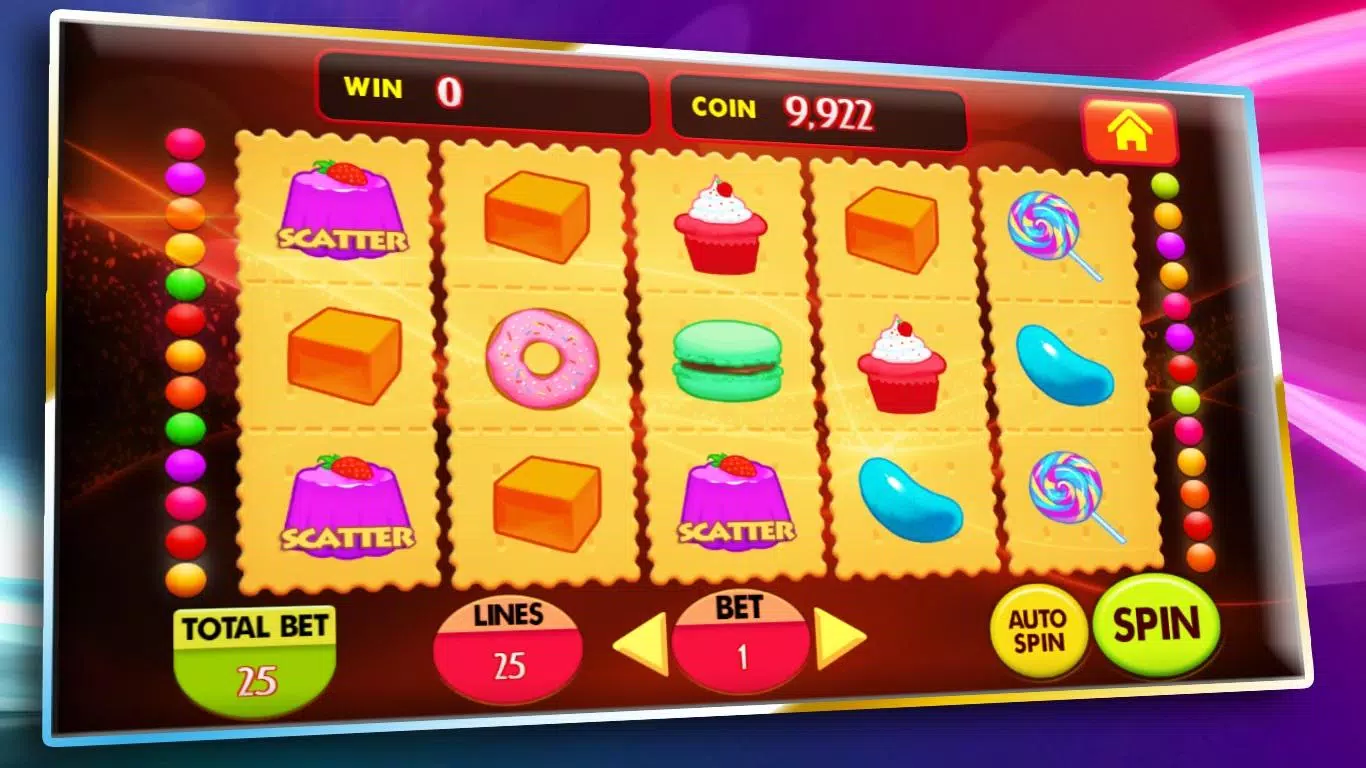This screenshot has width=1366, height=768.
Task: Open the LINES selector showing 25
Action: pyautogui.click(x=506, y=645)
